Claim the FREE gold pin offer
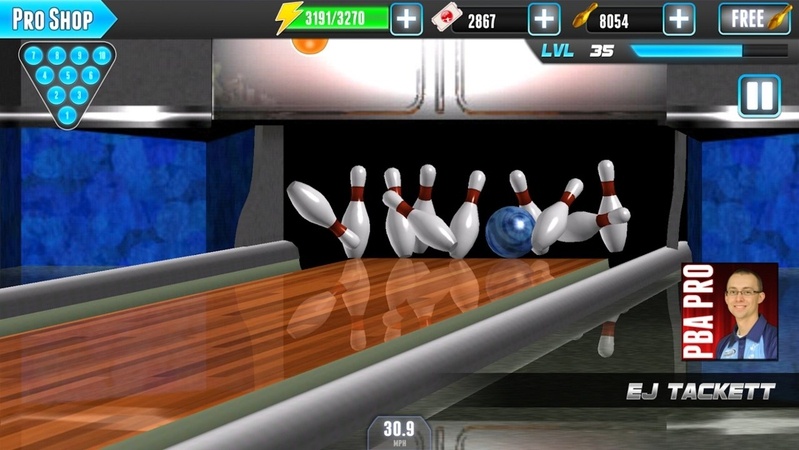The width and height of the screenshot is (799, 450). [x=754, y=19]
